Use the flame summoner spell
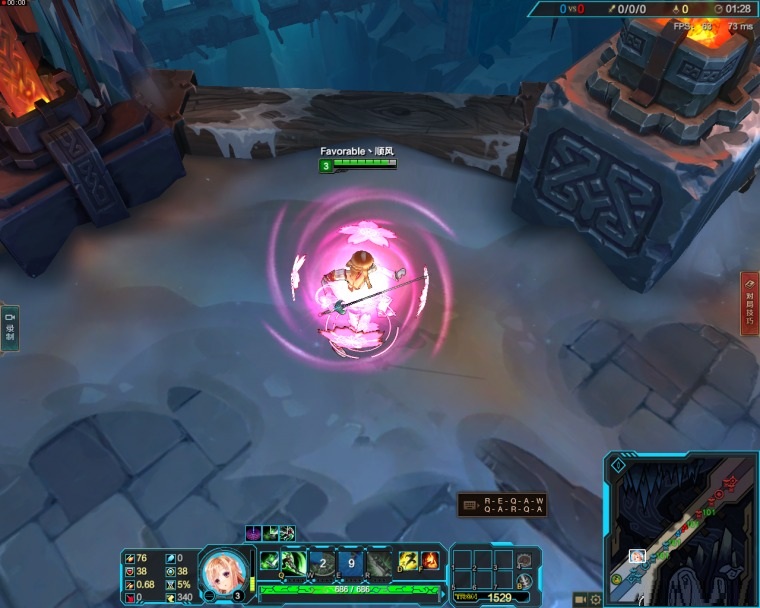Screen dimensions: 760x608 pyautogui.click(x=430, y=562)
